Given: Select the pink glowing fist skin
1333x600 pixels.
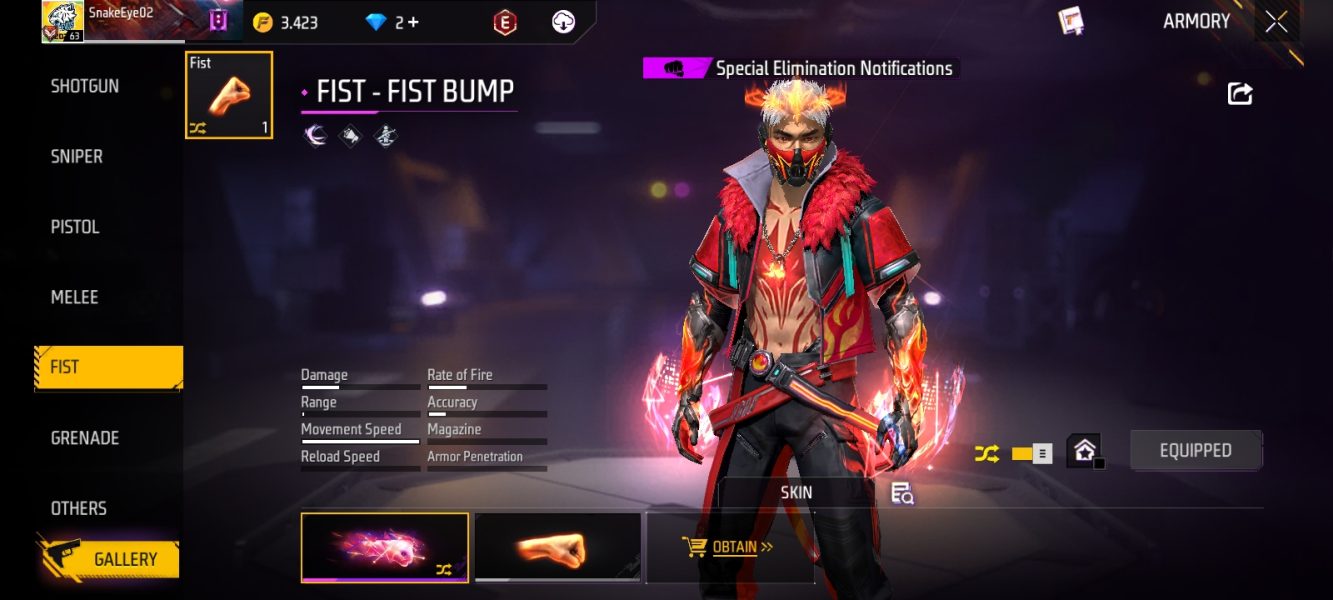Looking at the screenshot, I should click(x=384, y=547).
